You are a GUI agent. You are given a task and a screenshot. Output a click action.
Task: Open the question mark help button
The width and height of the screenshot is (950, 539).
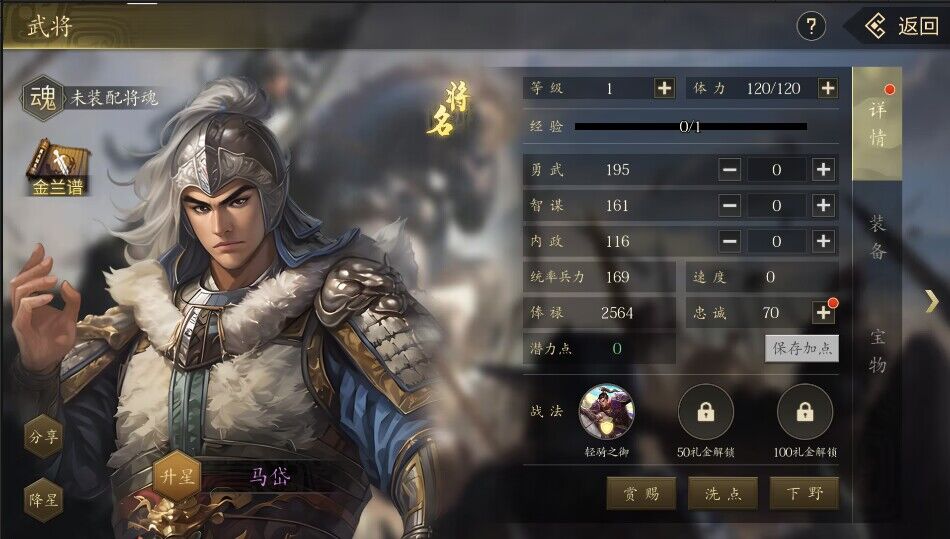coord(811,26)
